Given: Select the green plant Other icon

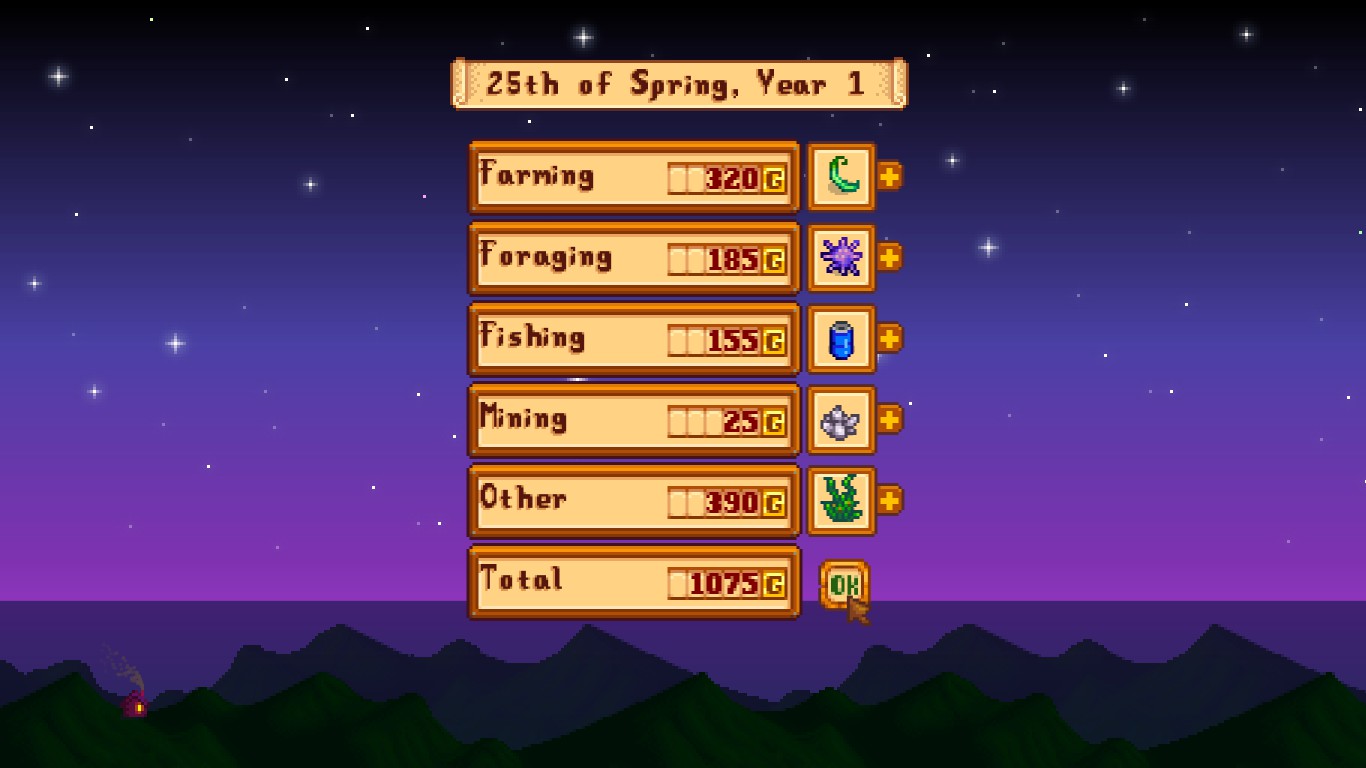Looking at the screenshot, I should [841, 501].
